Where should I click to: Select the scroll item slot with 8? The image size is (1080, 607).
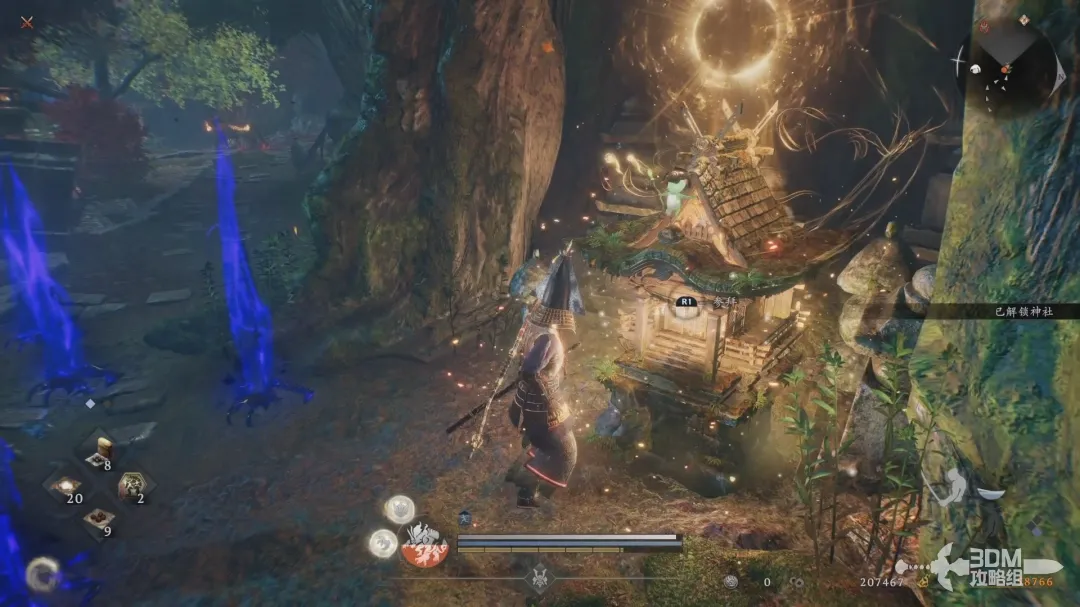99,451
